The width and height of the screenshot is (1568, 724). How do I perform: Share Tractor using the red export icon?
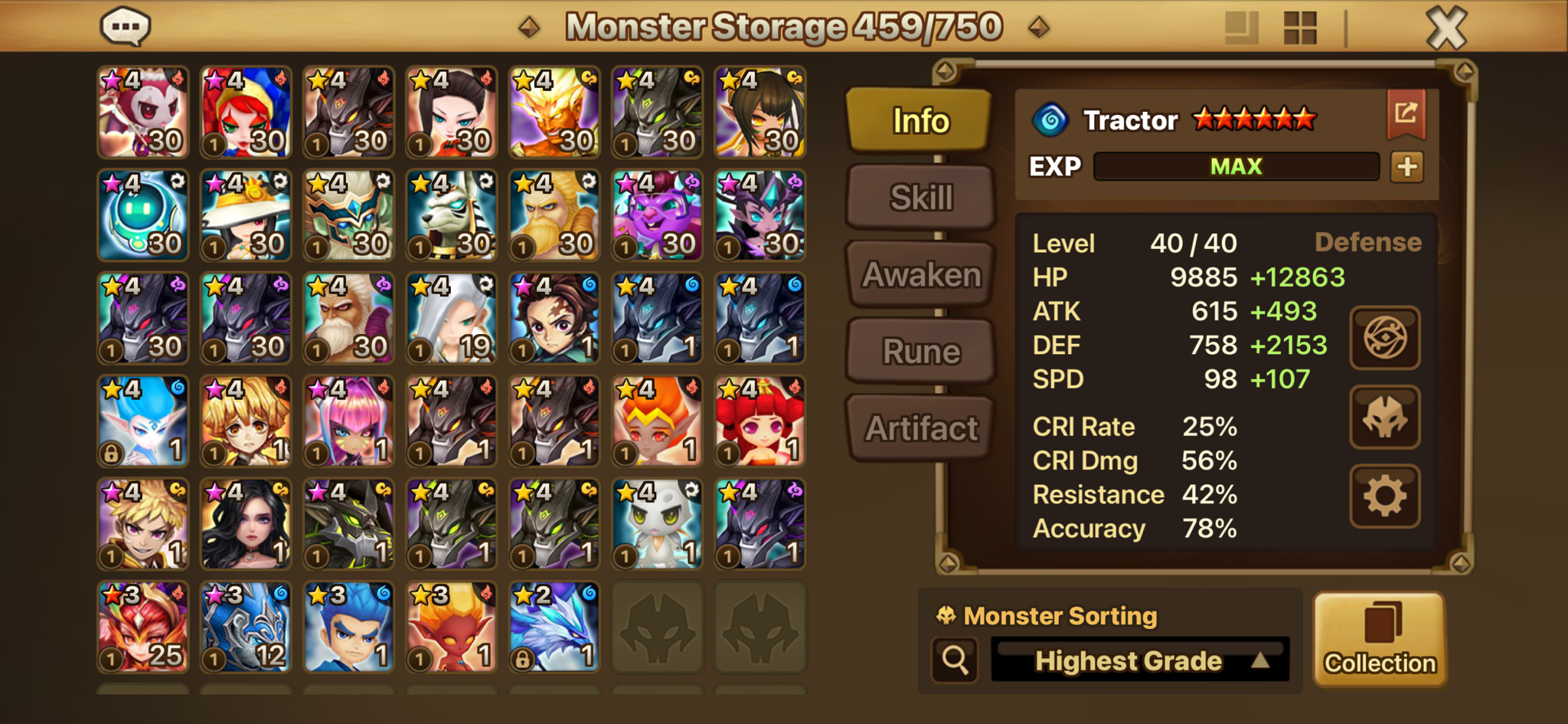point(1406,115)
